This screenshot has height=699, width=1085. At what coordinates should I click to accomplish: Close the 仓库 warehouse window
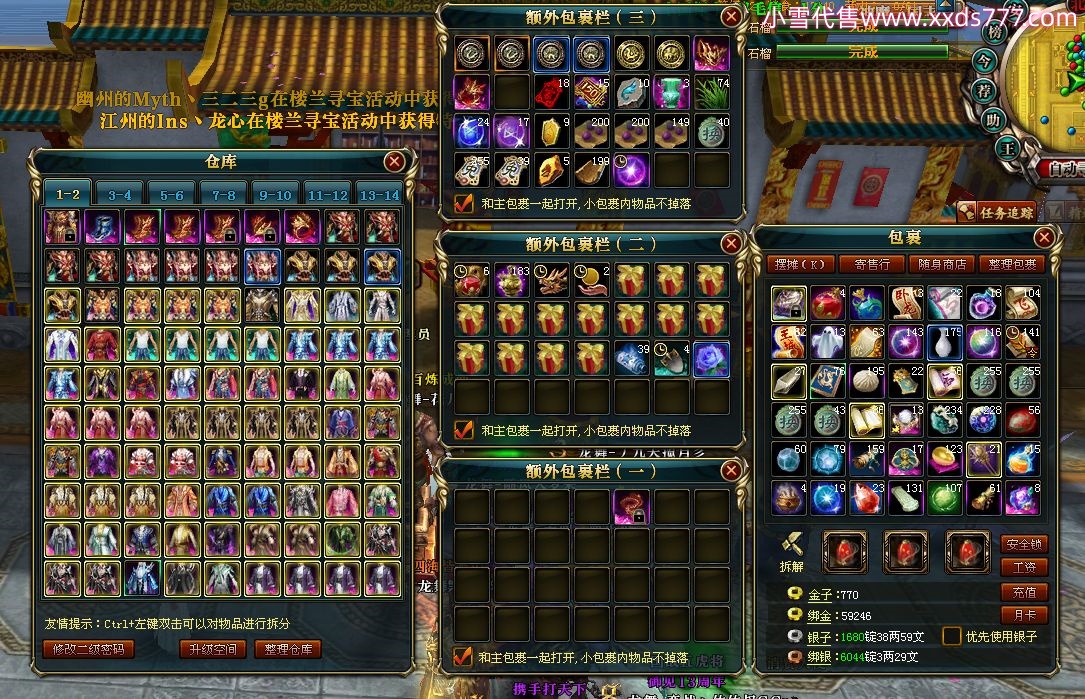395,161
